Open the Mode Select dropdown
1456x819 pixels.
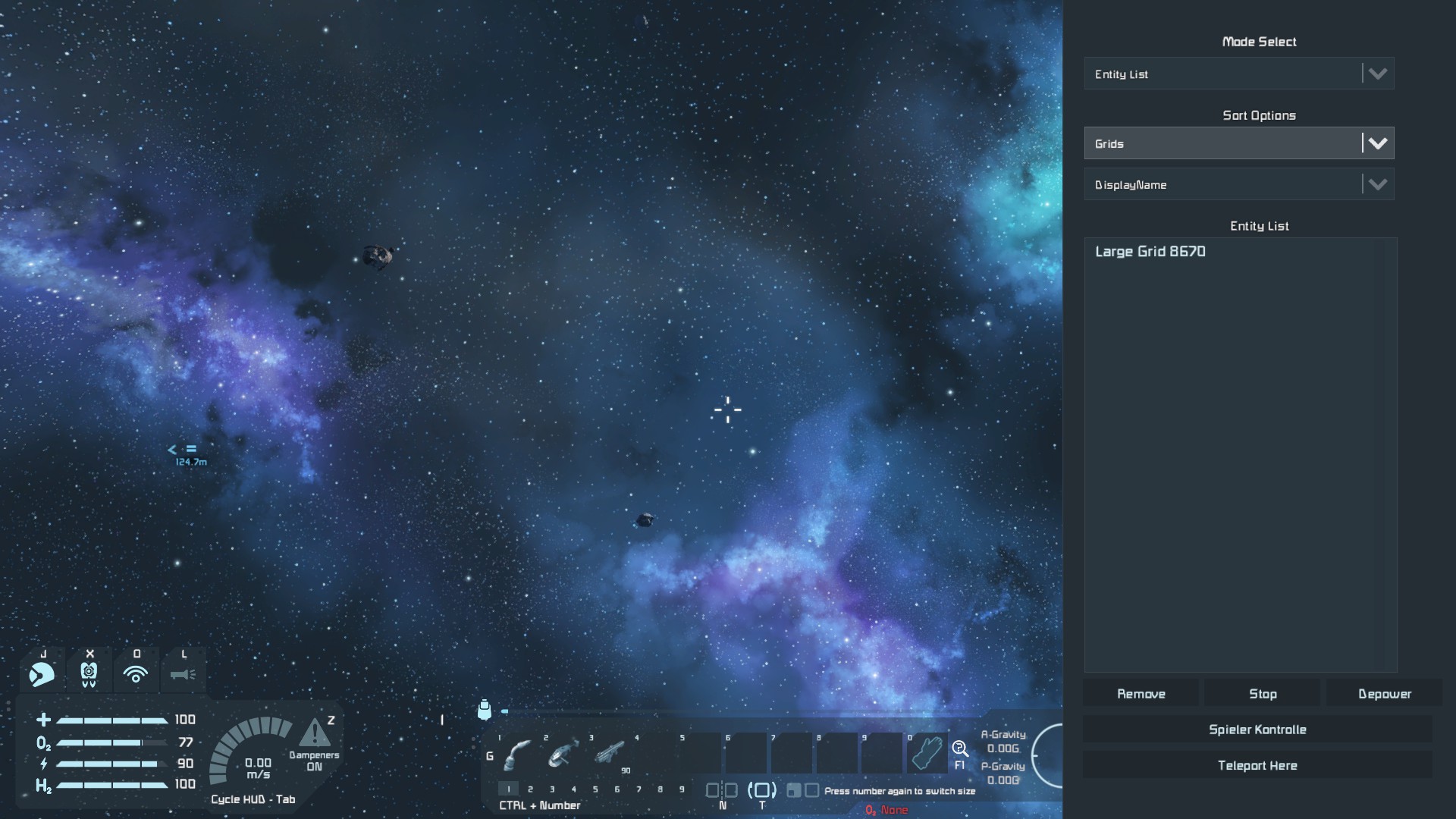[1238, 74]
